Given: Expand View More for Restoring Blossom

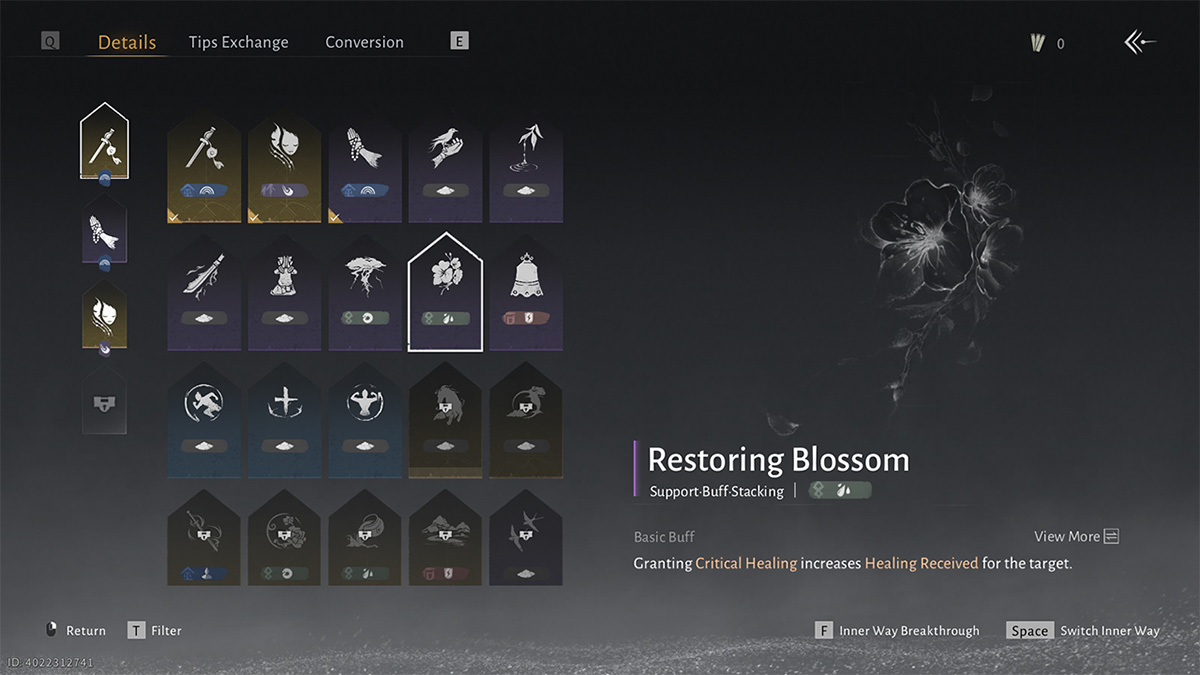Looking at the screenshot, I should (x=1076, y=537).
